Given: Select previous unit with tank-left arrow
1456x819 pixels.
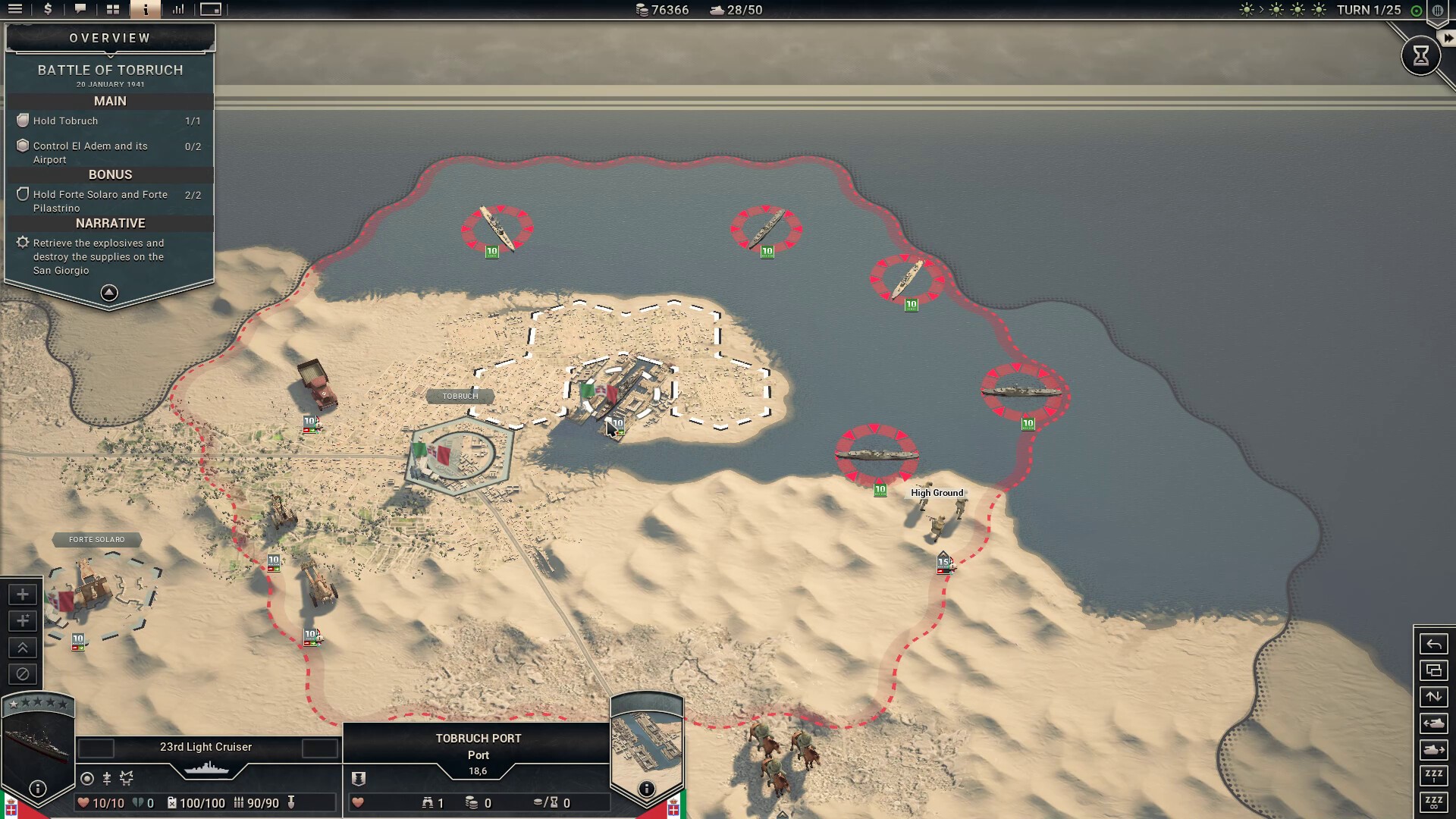Looking at the screenshot, I should tap(1433, 723).
